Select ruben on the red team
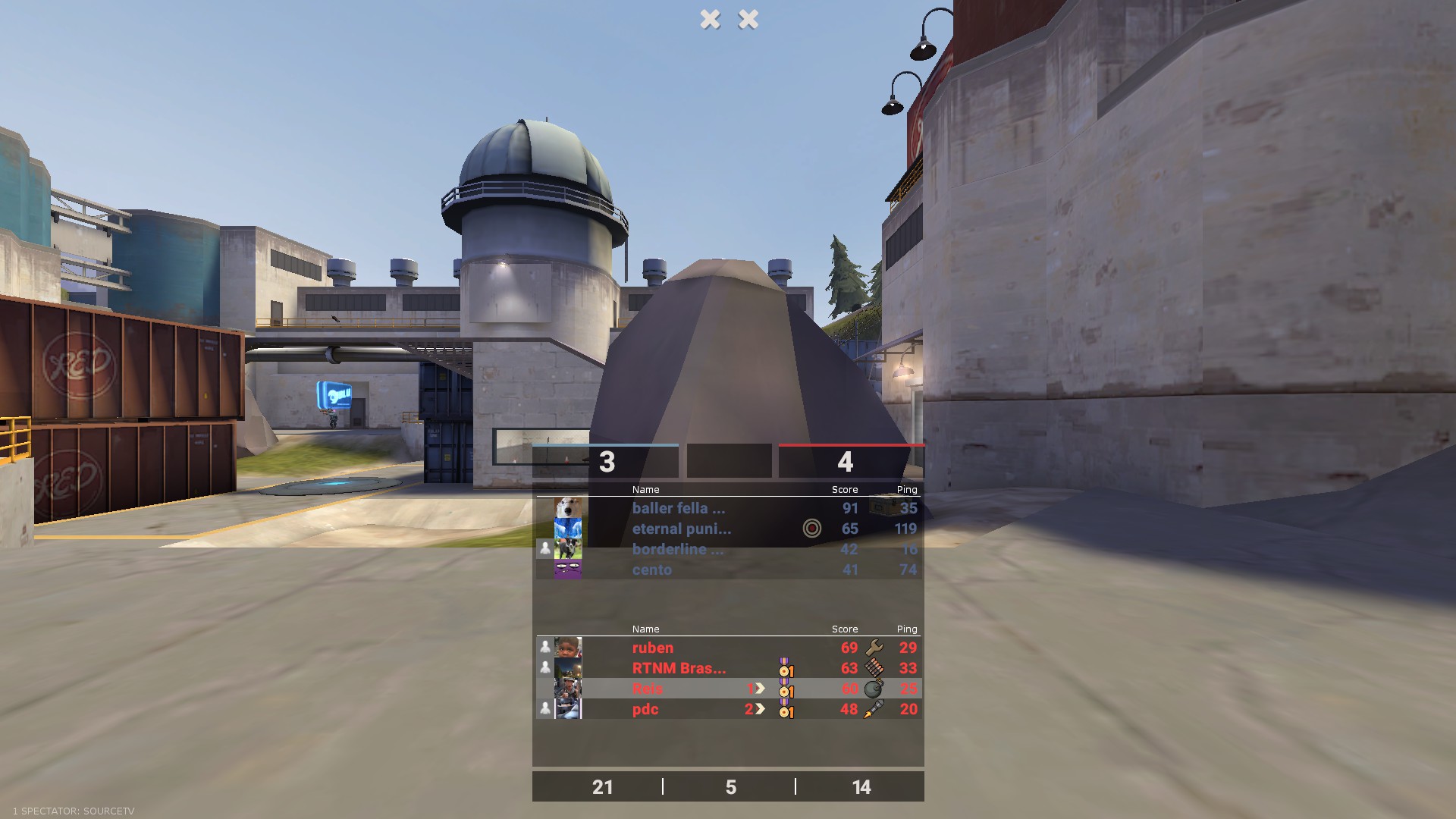This screenshot has height=819, width=1456. pyautogui.click(x=653, y=648)
